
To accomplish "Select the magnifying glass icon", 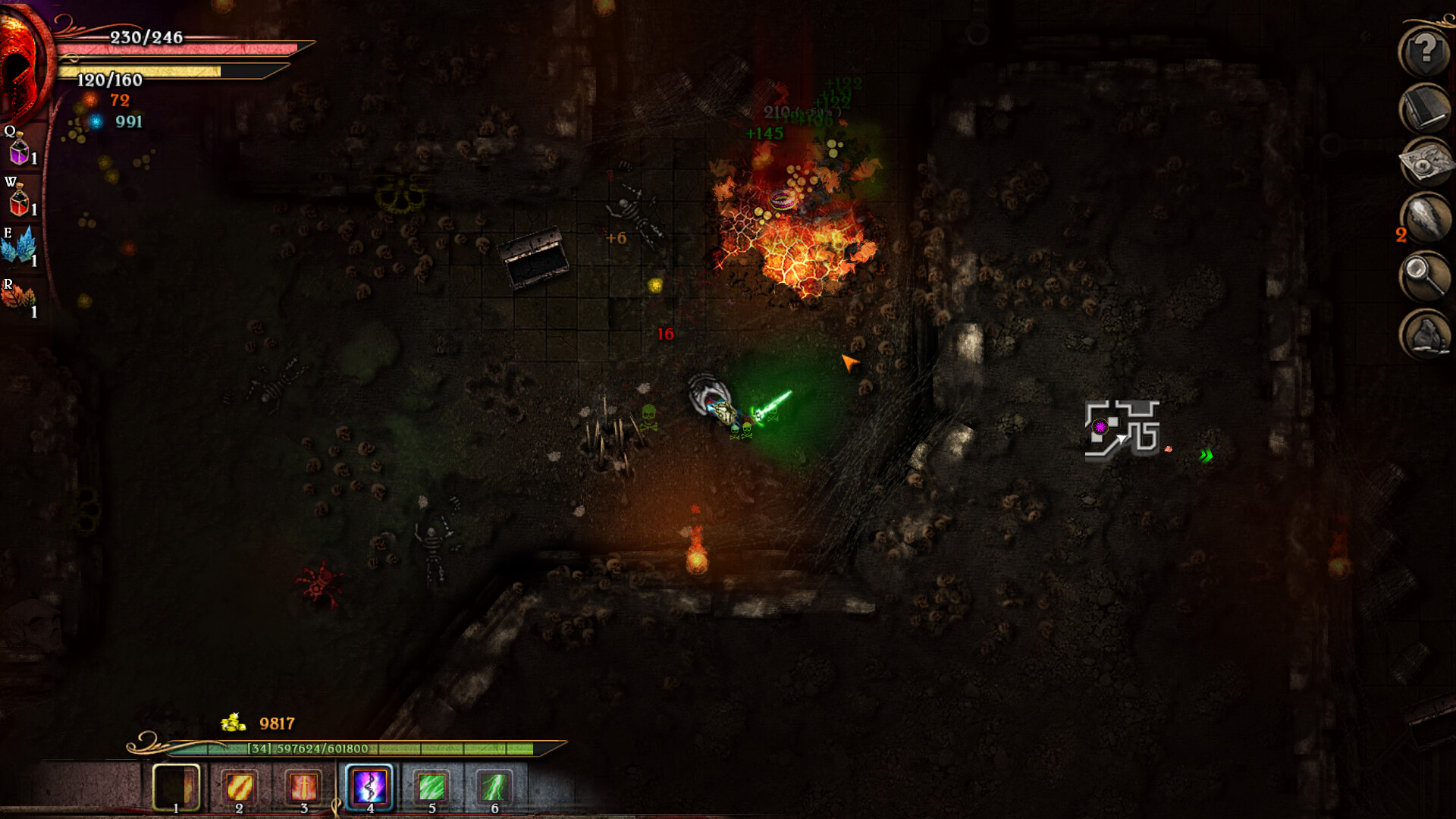I will click(x=1424, y=276).
